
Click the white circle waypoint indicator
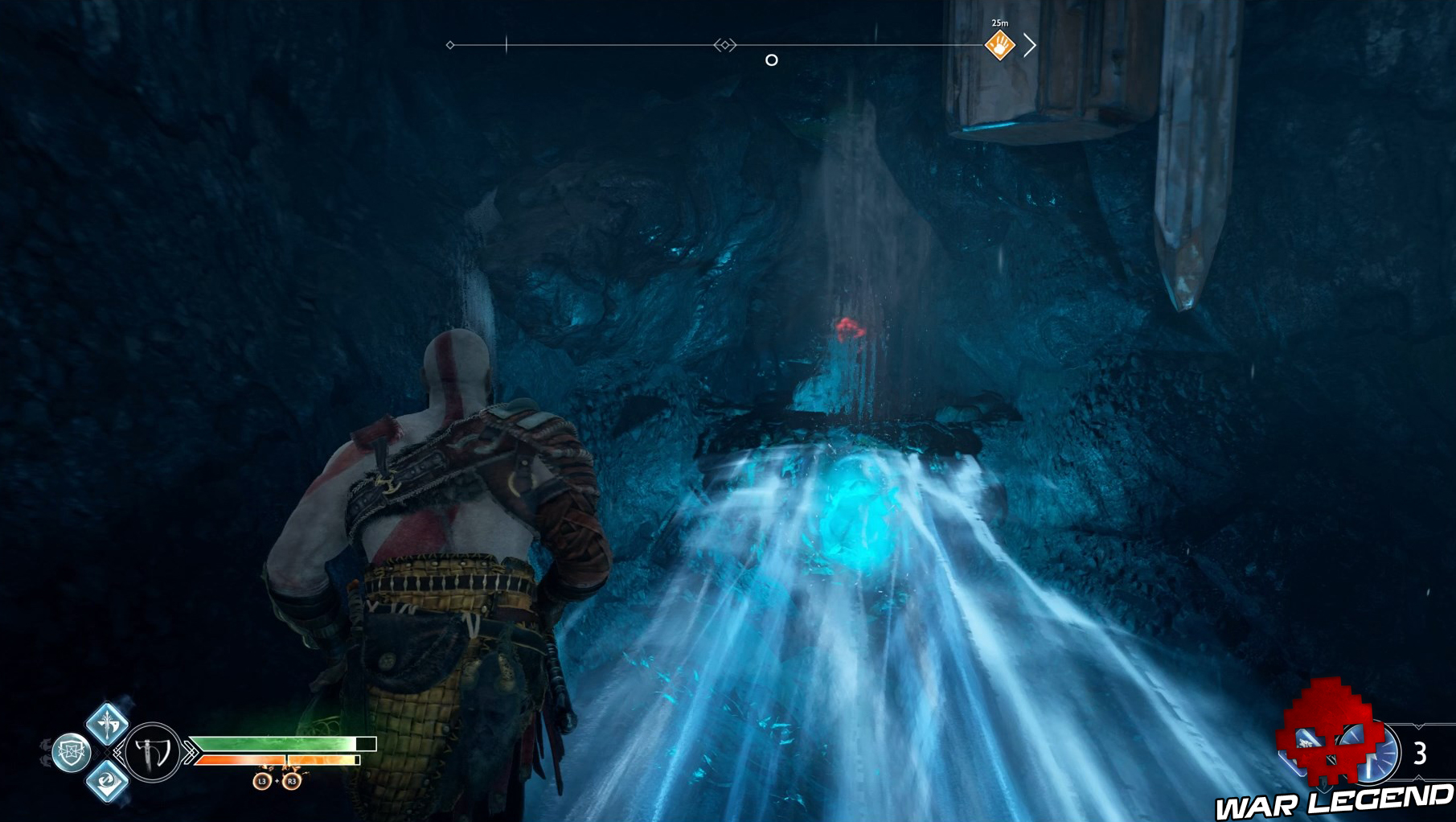[773, 59]
